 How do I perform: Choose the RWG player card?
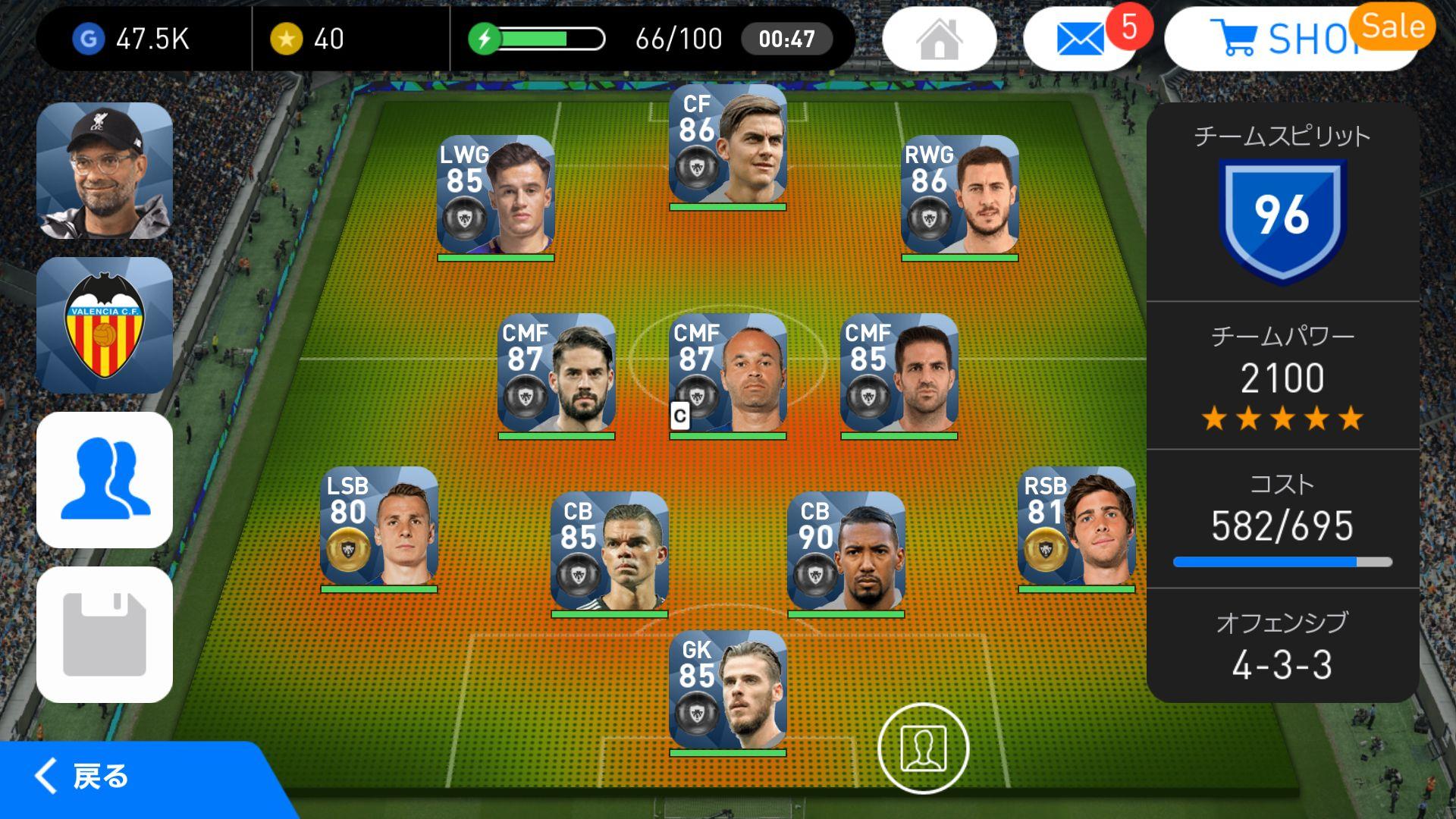[959, 196]
